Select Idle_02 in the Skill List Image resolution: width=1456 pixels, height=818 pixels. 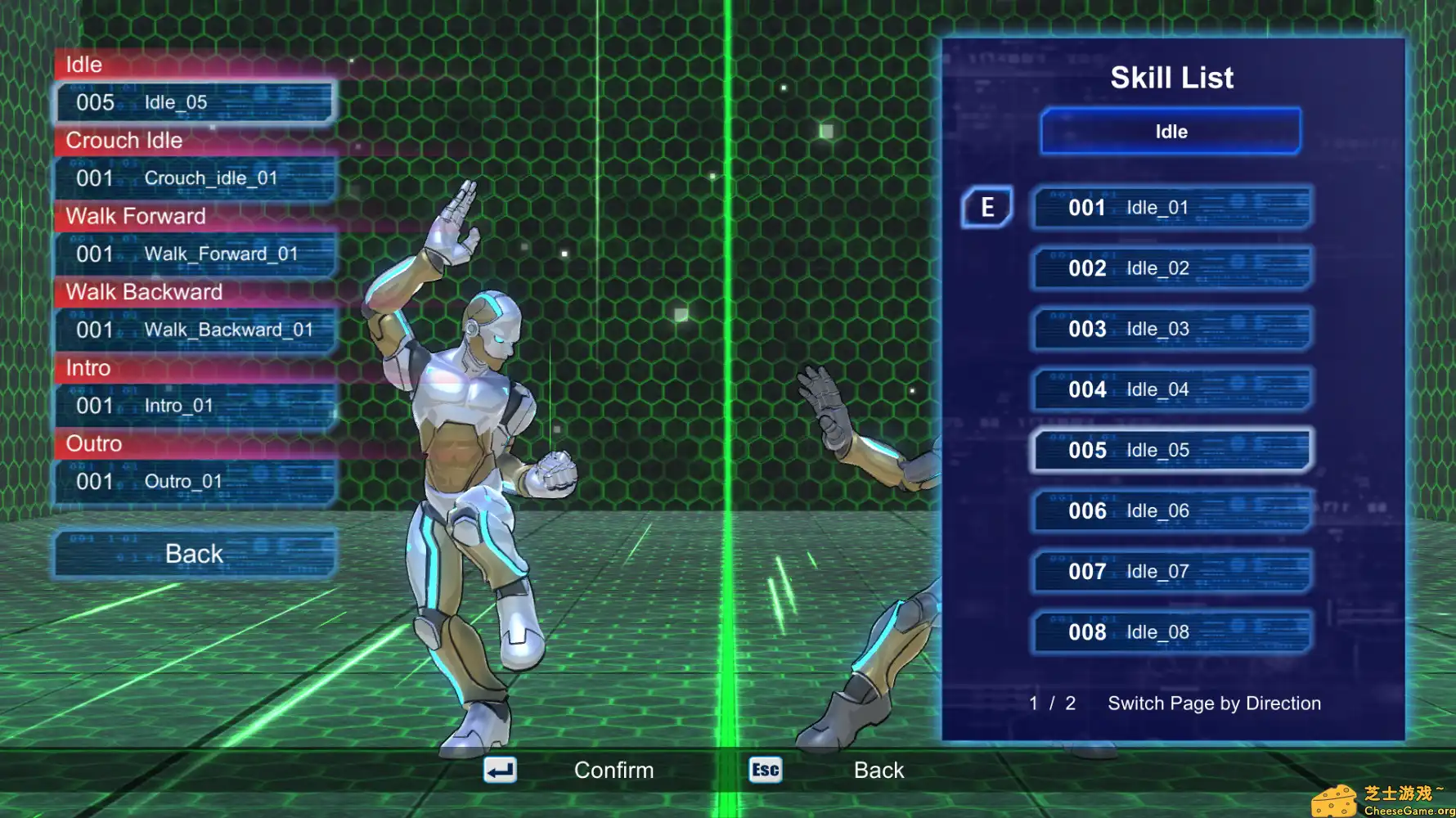[1170, 268]
